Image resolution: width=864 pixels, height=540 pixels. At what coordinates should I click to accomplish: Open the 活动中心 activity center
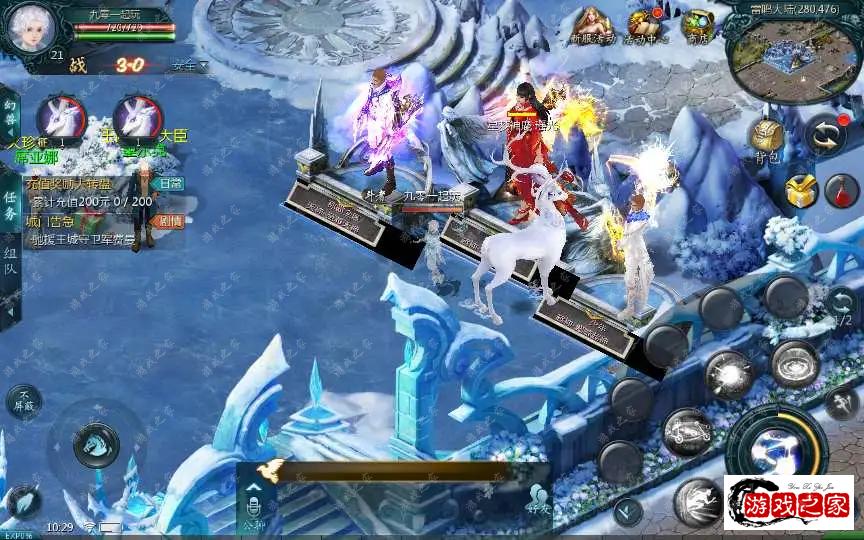(x=647, y=24)
